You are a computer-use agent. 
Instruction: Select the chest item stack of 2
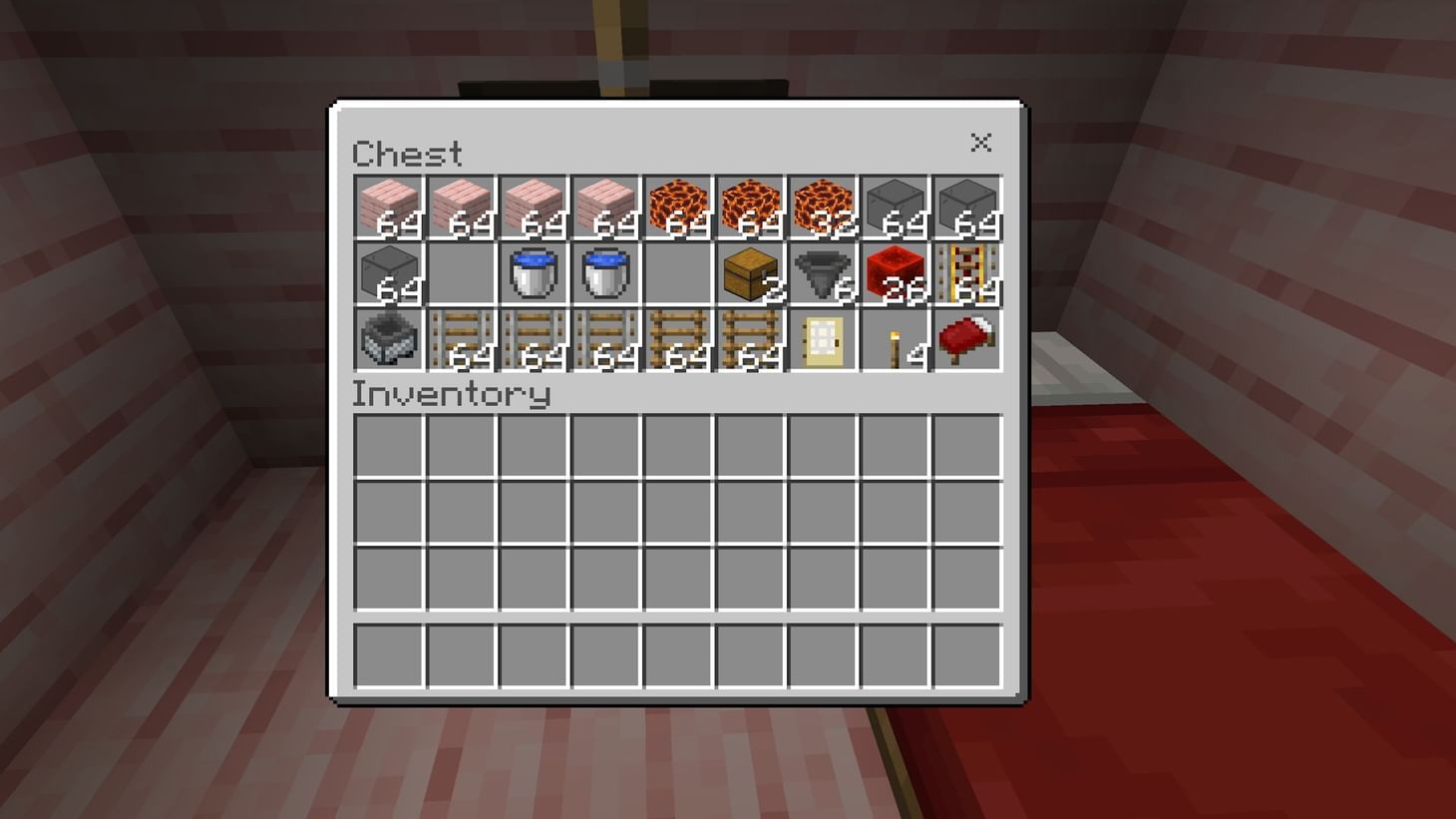[x=748, y=271]
